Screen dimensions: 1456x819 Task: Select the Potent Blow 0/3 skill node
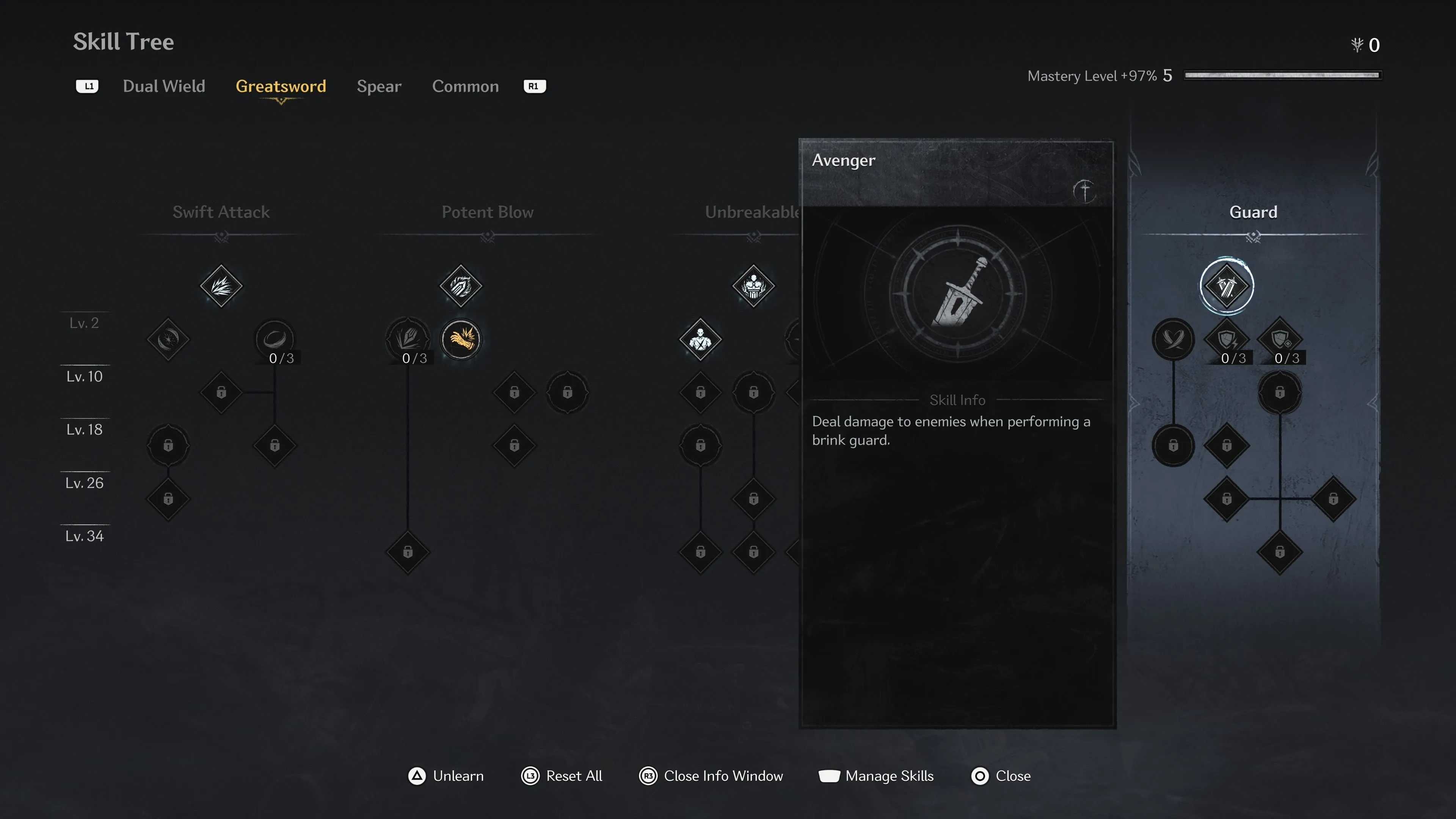(408, 339)
